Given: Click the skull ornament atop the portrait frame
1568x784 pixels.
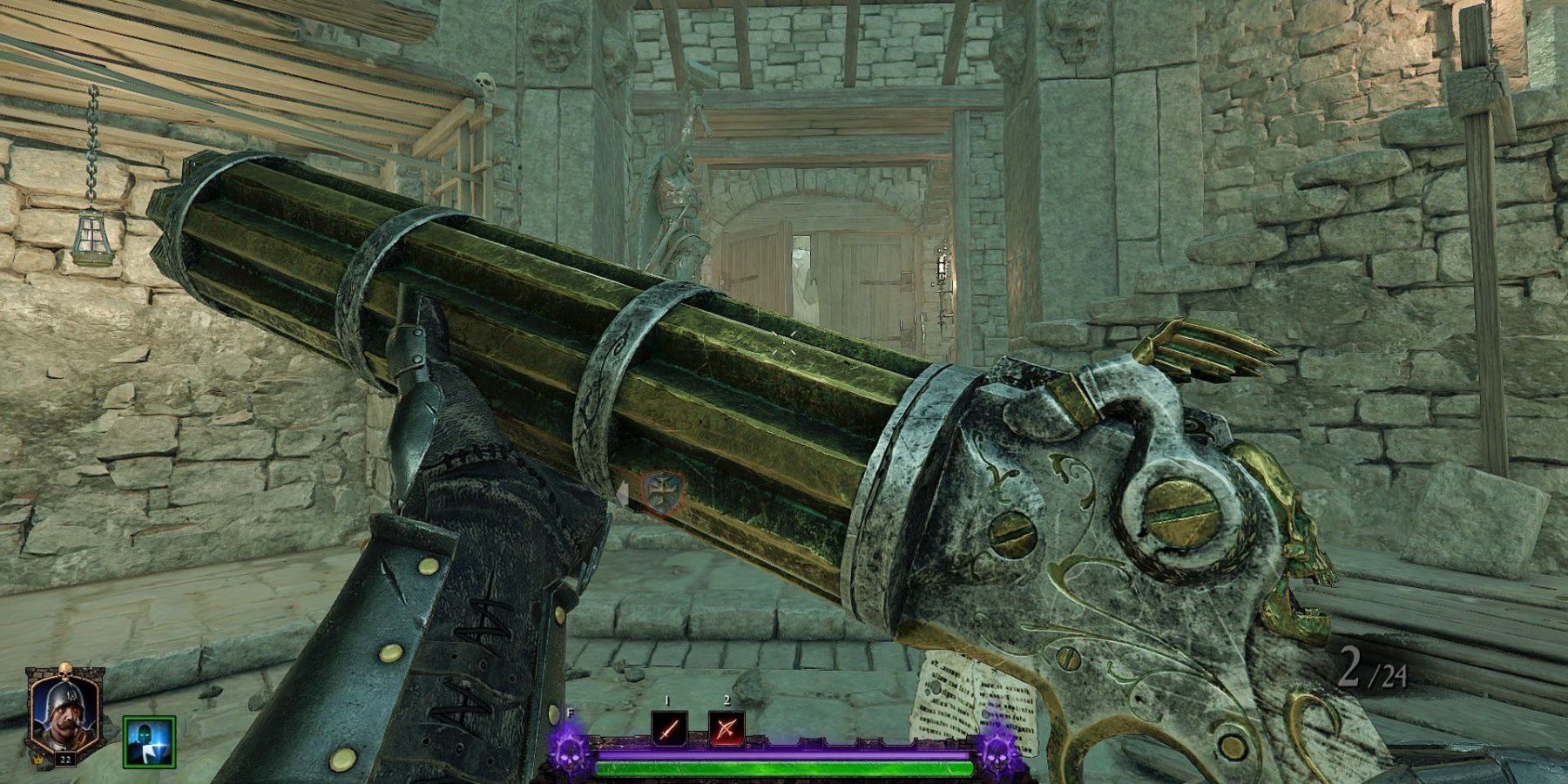Looking at the screenshot, I should 65,671.
